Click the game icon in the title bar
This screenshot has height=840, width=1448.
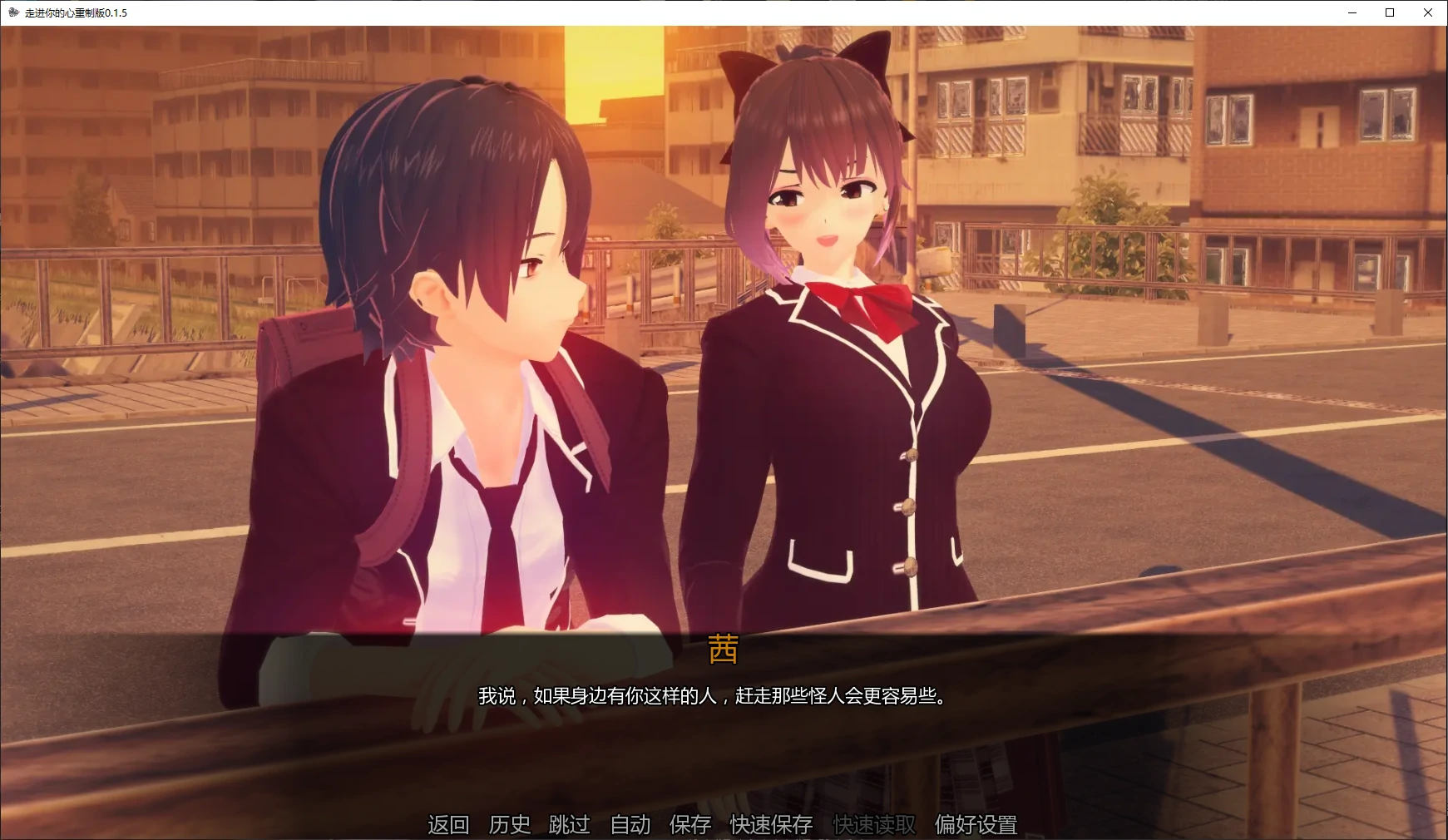tap(12, 12)
